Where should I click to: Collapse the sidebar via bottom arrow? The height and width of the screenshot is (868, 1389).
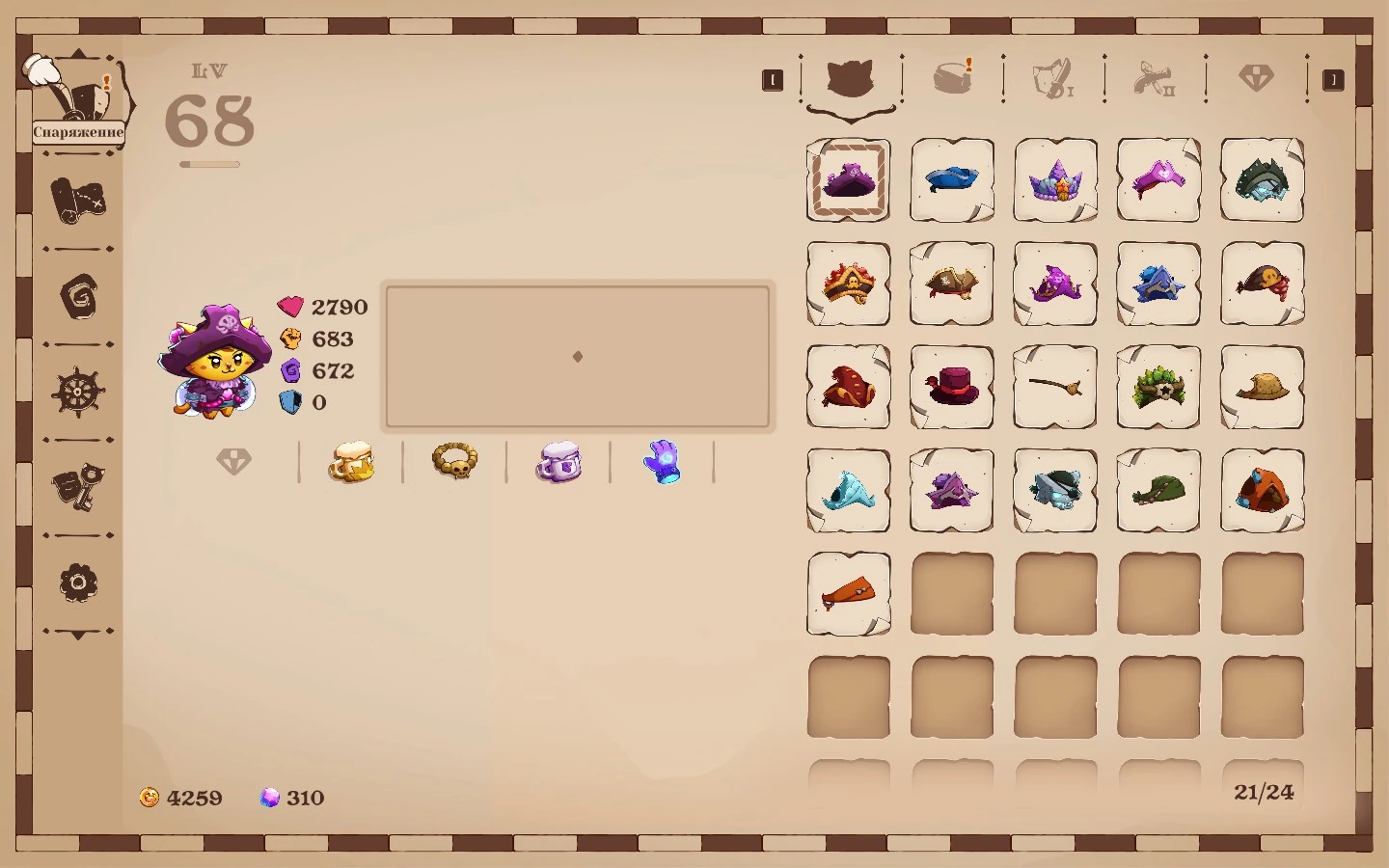(78, 635)
